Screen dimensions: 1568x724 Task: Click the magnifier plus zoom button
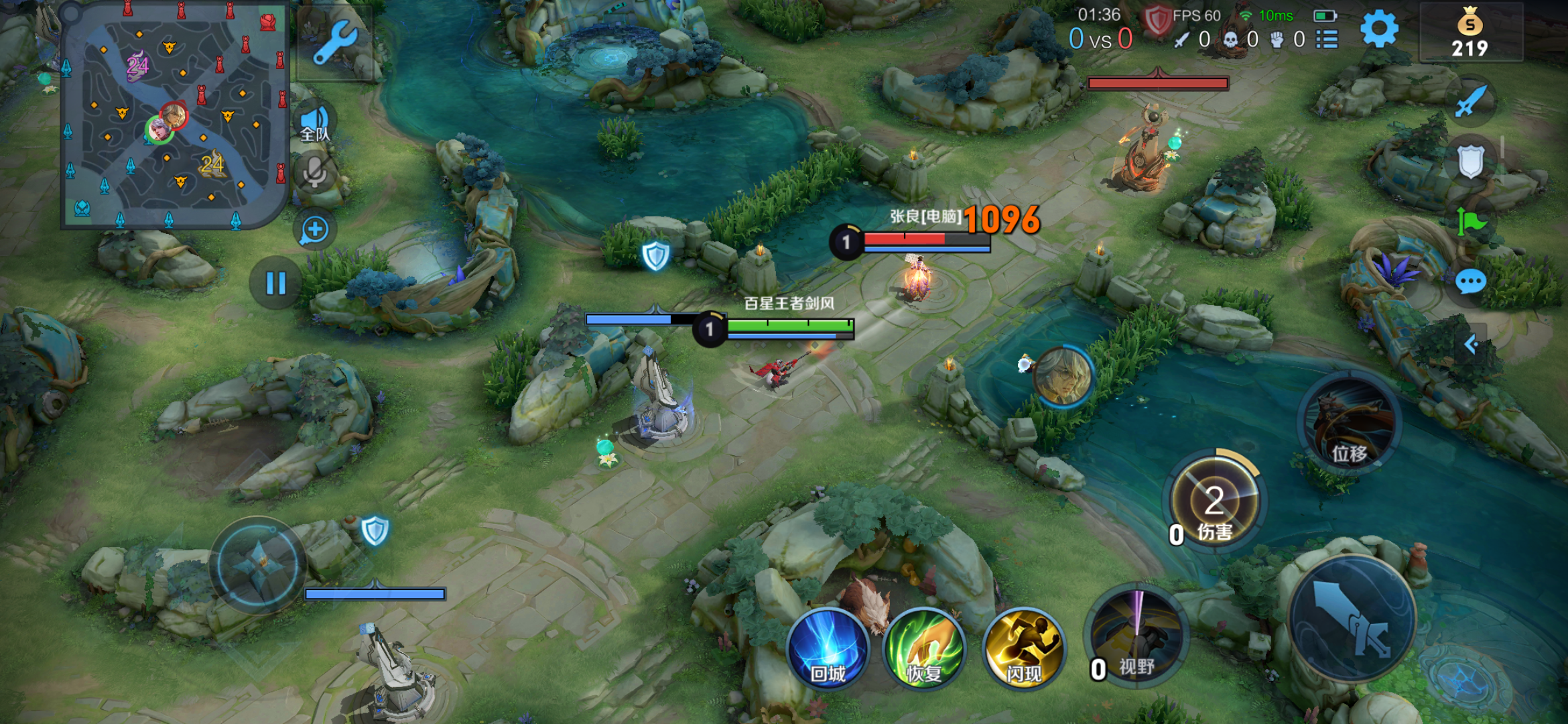coord(314,230)
